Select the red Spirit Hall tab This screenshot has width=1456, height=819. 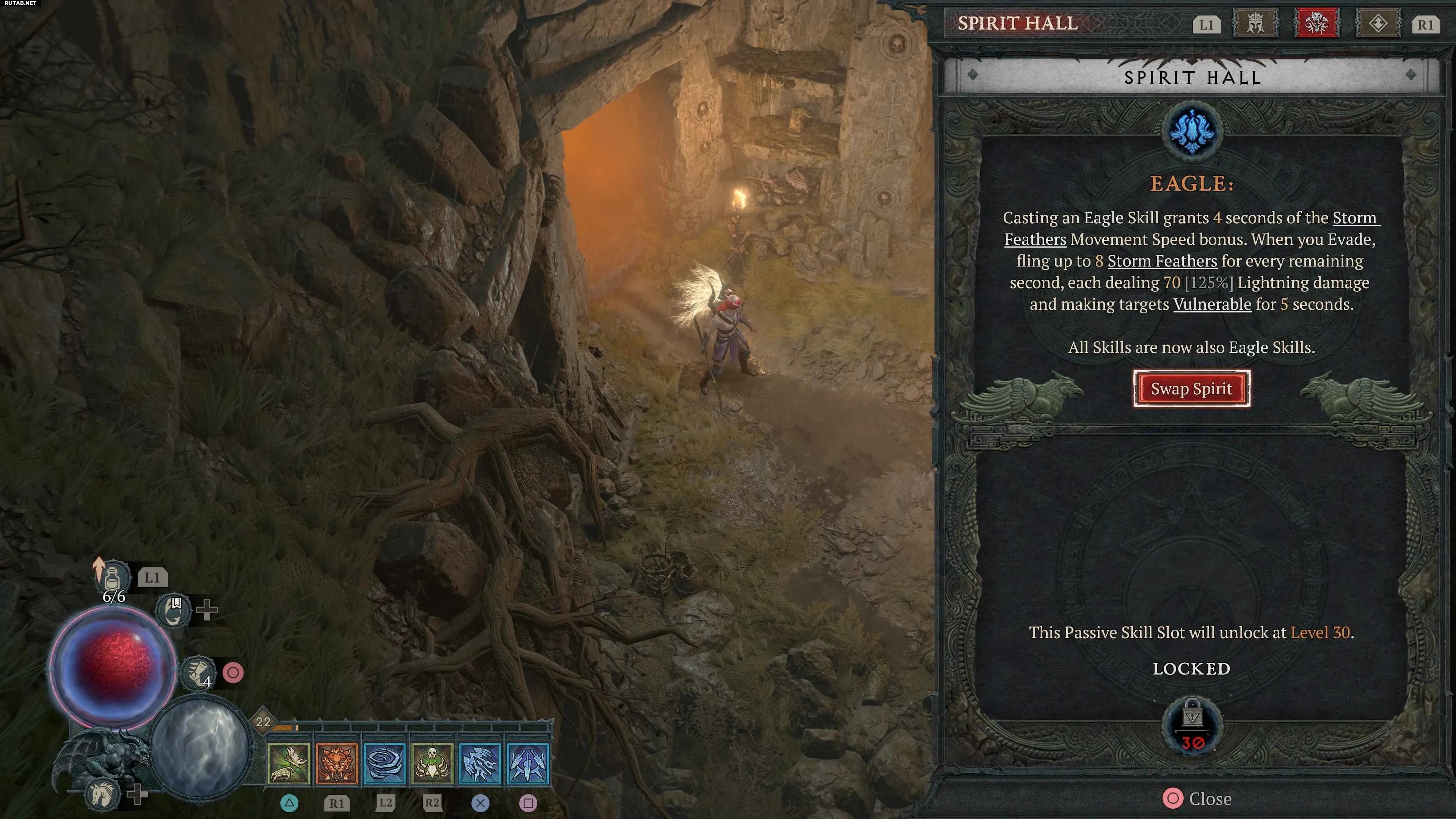pos(1316,24)
